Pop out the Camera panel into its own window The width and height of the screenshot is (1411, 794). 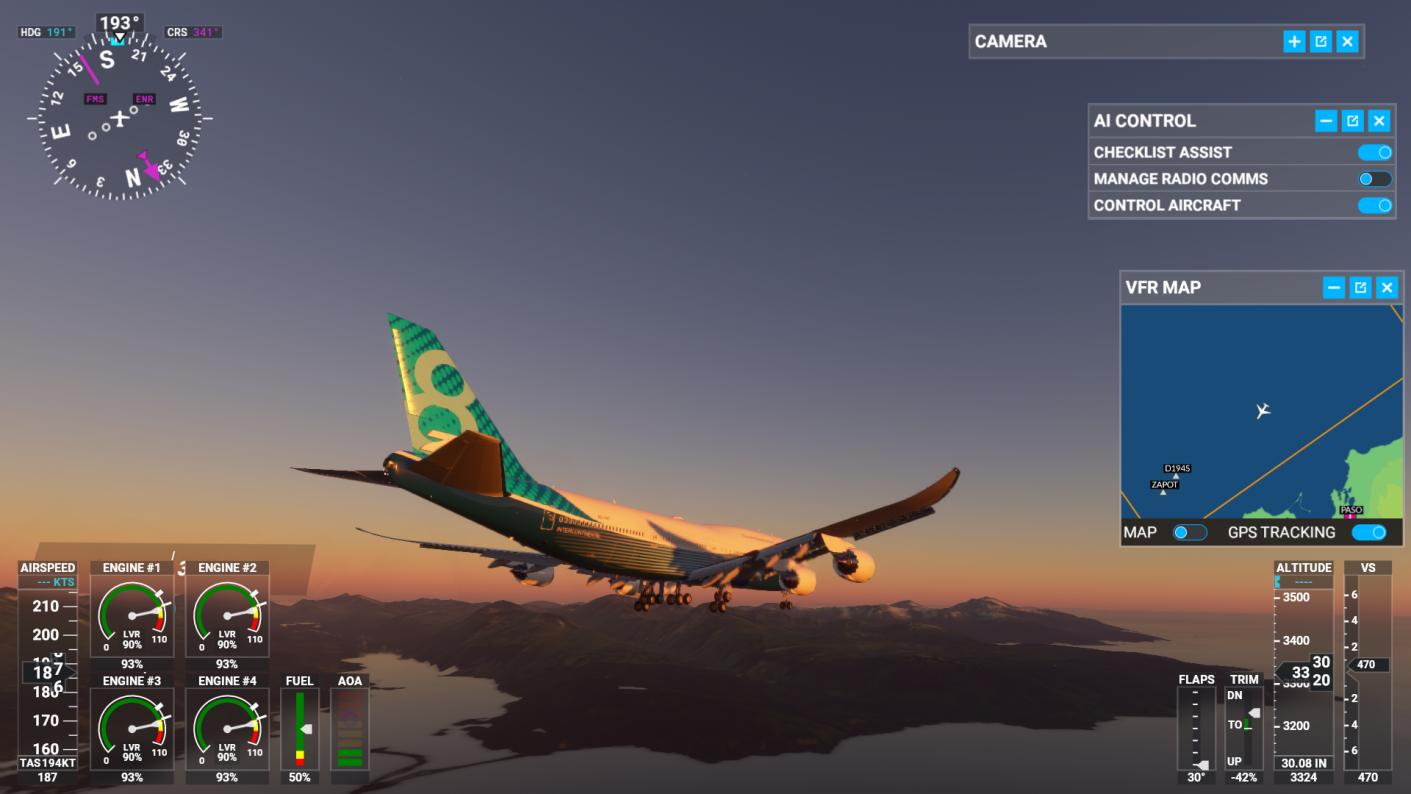pyautogui.click(x=1321, y=41)
